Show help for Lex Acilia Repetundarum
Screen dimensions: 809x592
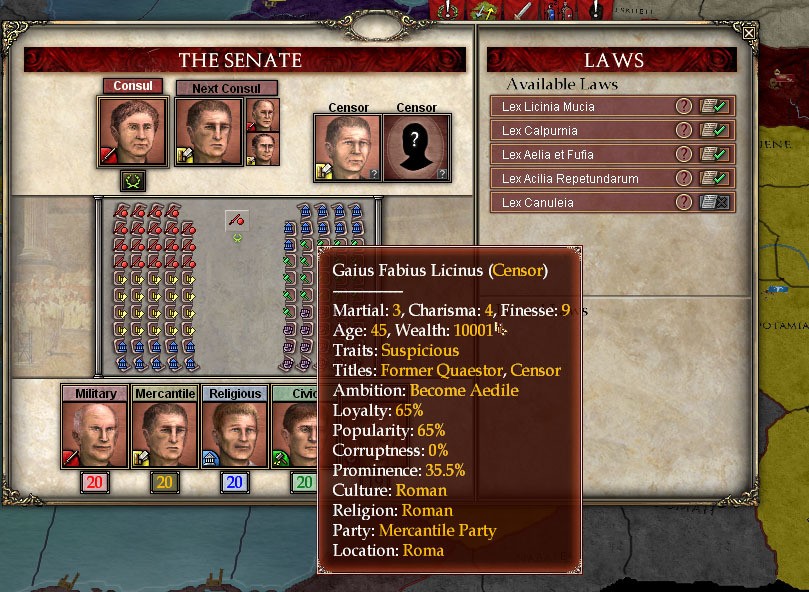coord(684,178)
